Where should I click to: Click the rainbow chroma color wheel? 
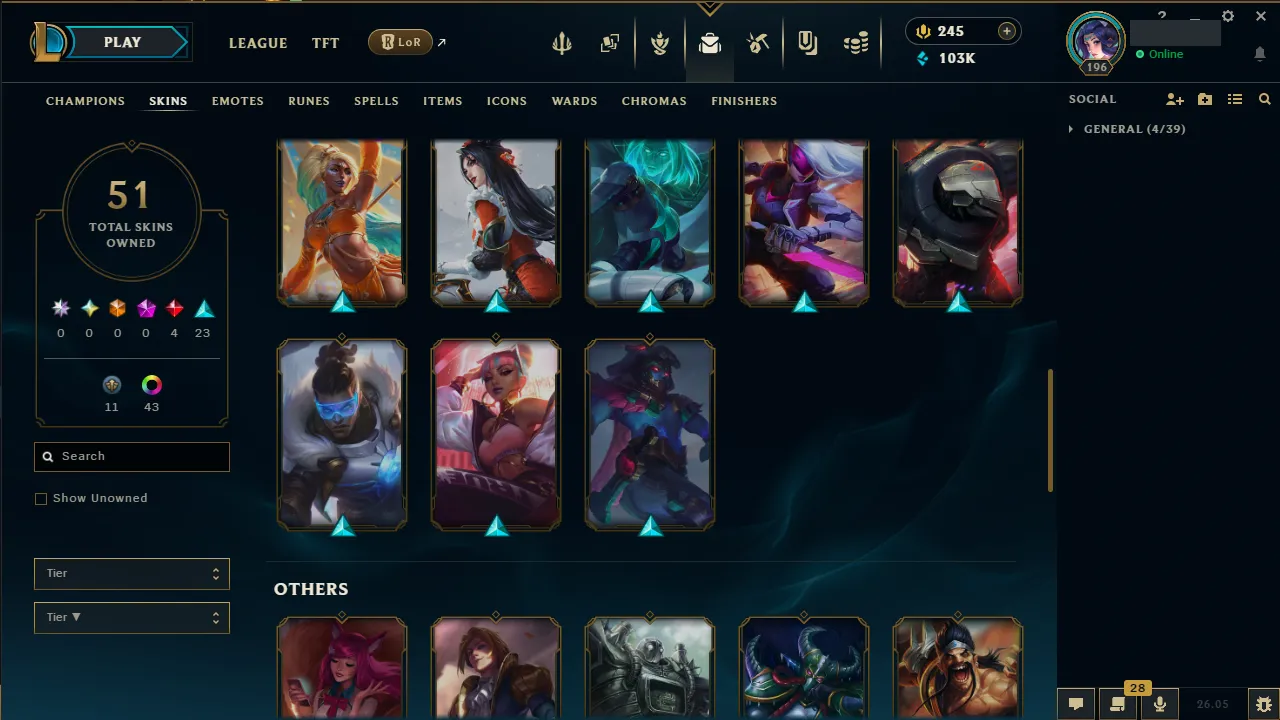pyautogui.click(x=151, y=384)
